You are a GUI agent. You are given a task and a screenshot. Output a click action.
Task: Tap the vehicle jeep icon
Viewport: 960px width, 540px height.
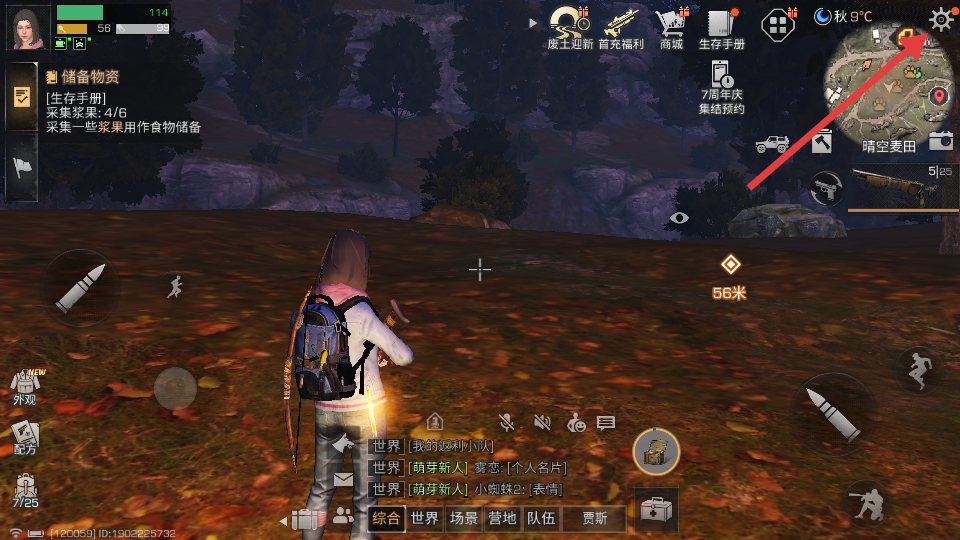click(772, 144)
